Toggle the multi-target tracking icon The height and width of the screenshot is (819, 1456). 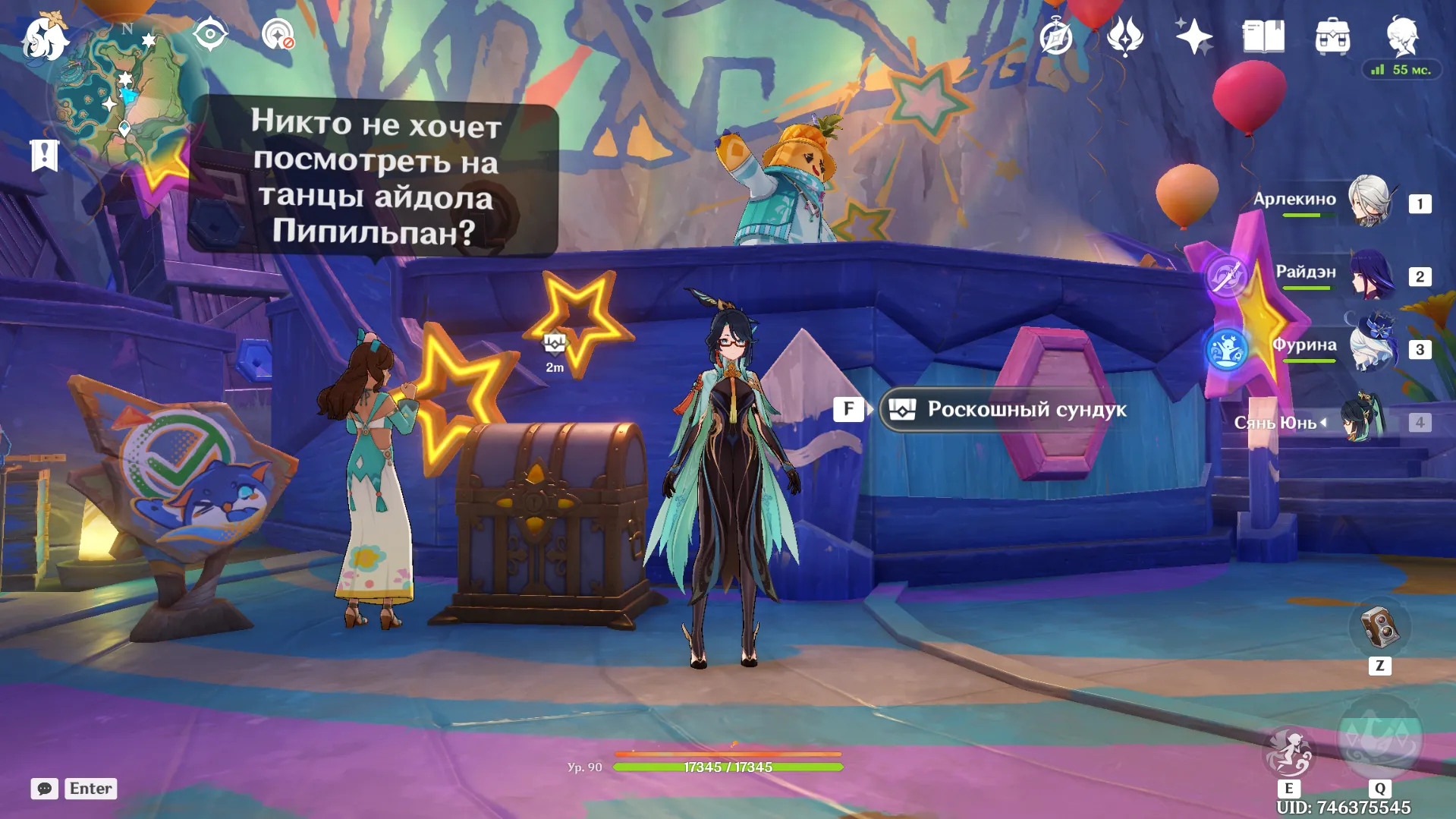[x=278, y=35]
